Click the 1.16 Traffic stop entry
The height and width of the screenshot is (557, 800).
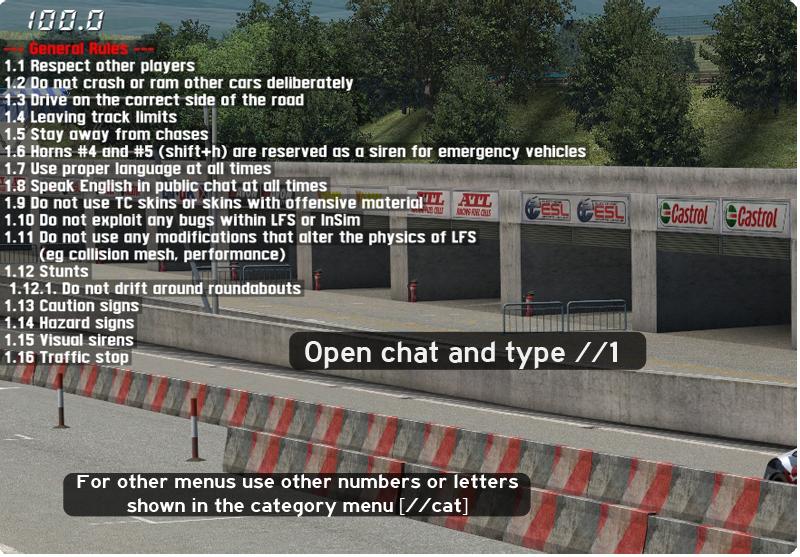(67, 357)
